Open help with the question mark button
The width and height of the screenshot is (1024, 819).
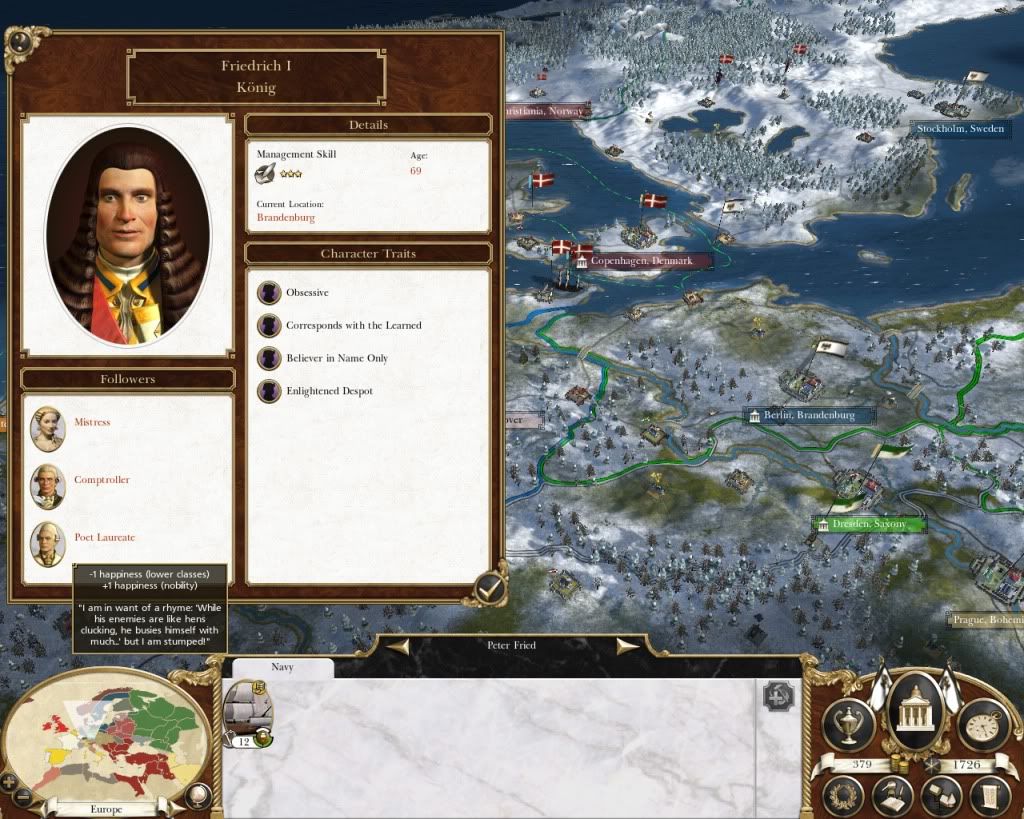pos(18,43)
